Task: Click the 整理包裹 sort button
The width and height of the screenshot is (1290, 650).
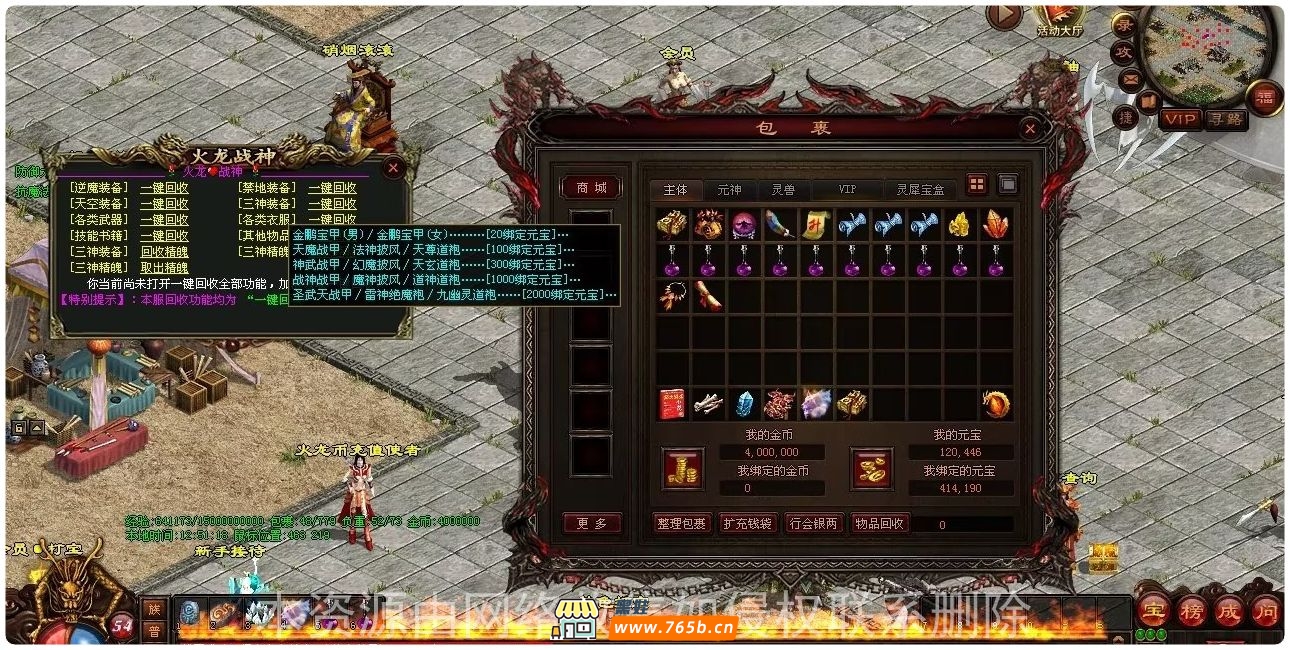Action: (x=681, y=523)
